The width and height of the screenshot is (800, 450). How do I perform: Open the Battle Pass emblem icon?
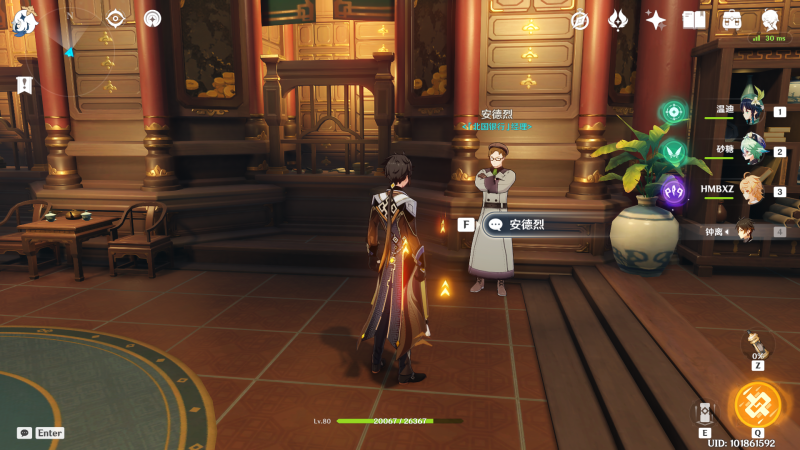point(618,19)
